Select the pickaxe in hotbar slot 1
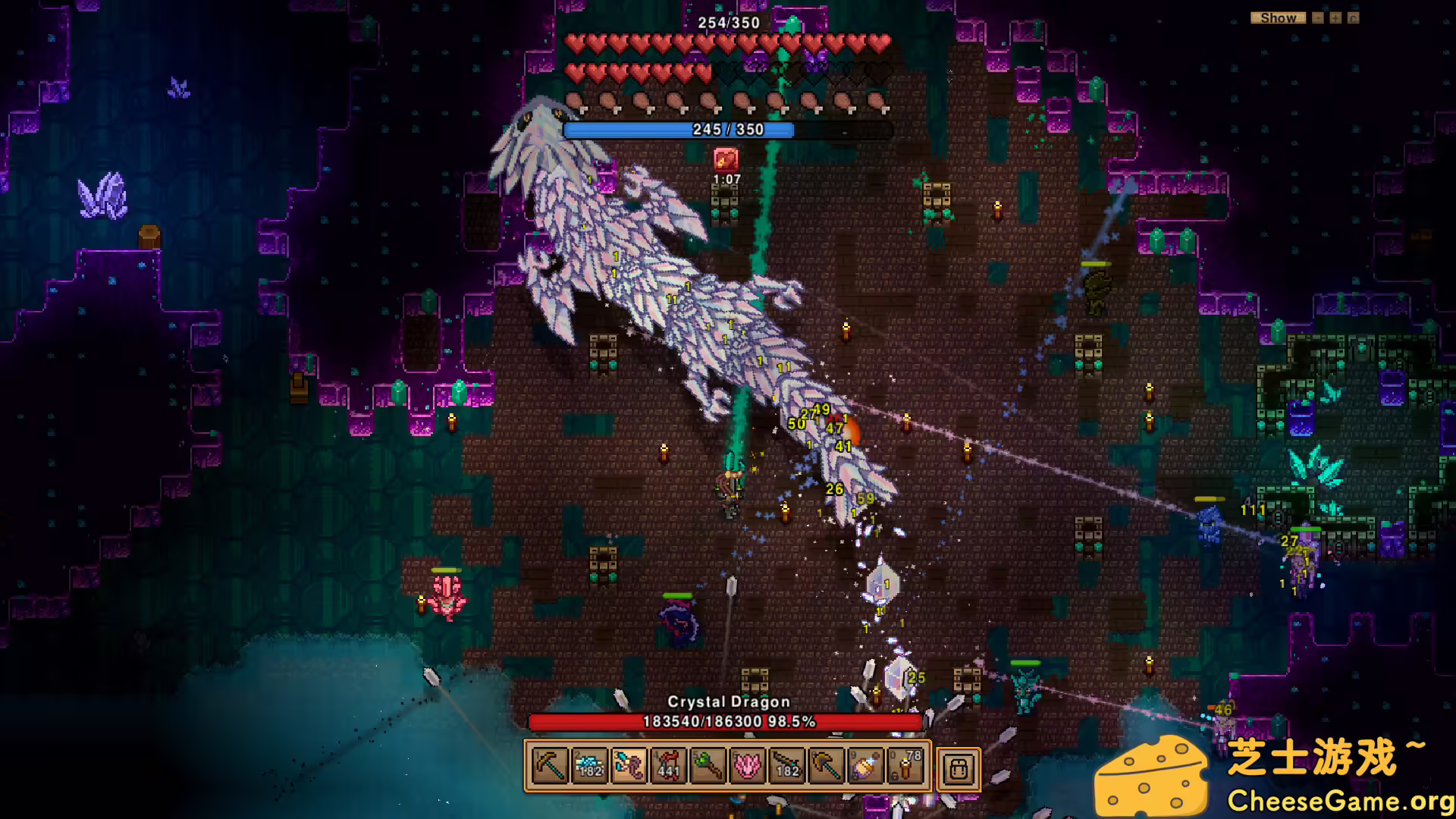Viewport: 1456px width, 819px height. 549,767
